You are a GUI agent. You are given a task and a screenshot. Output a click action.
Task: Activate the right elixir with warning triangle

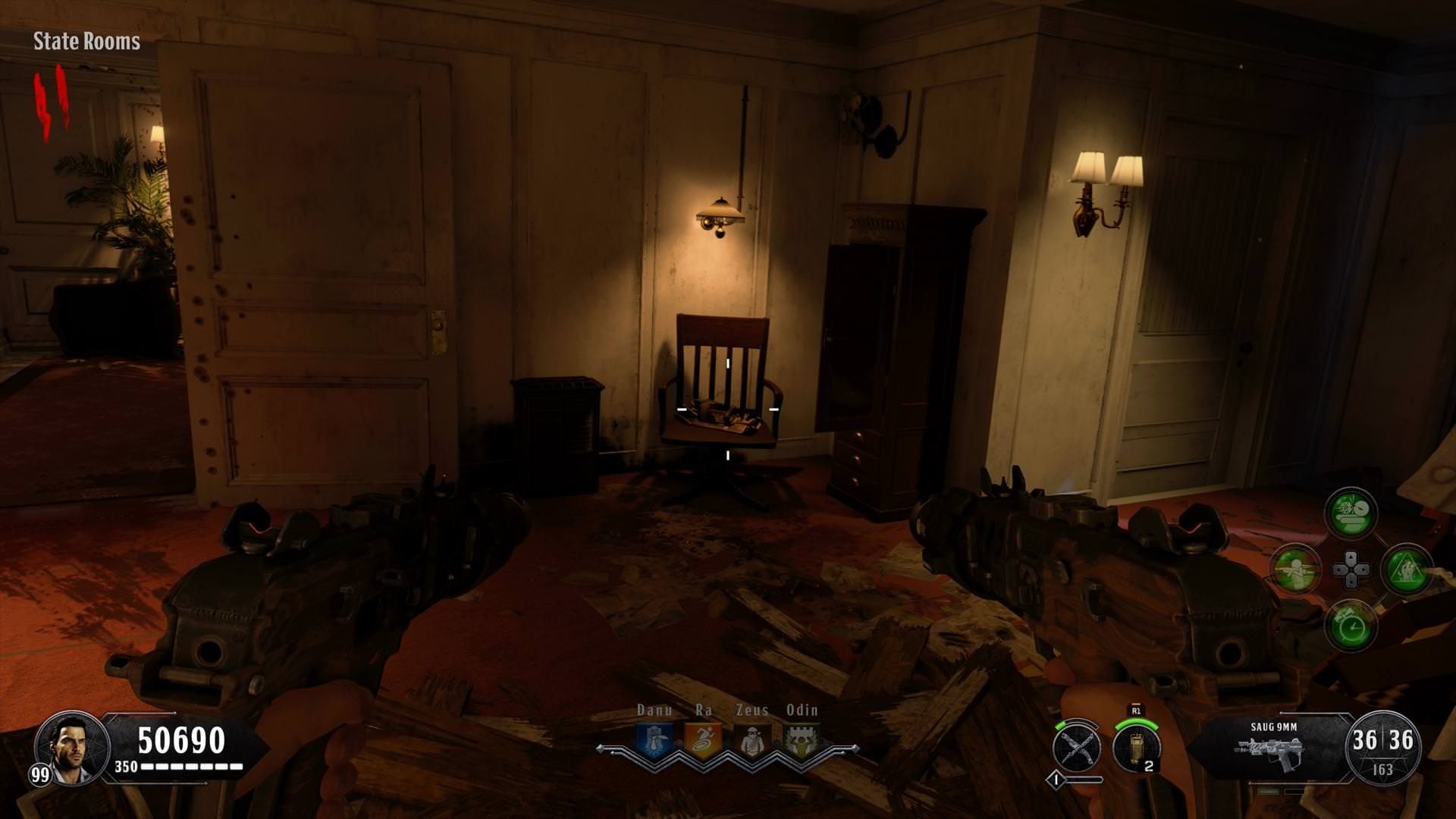[1407, 569]
